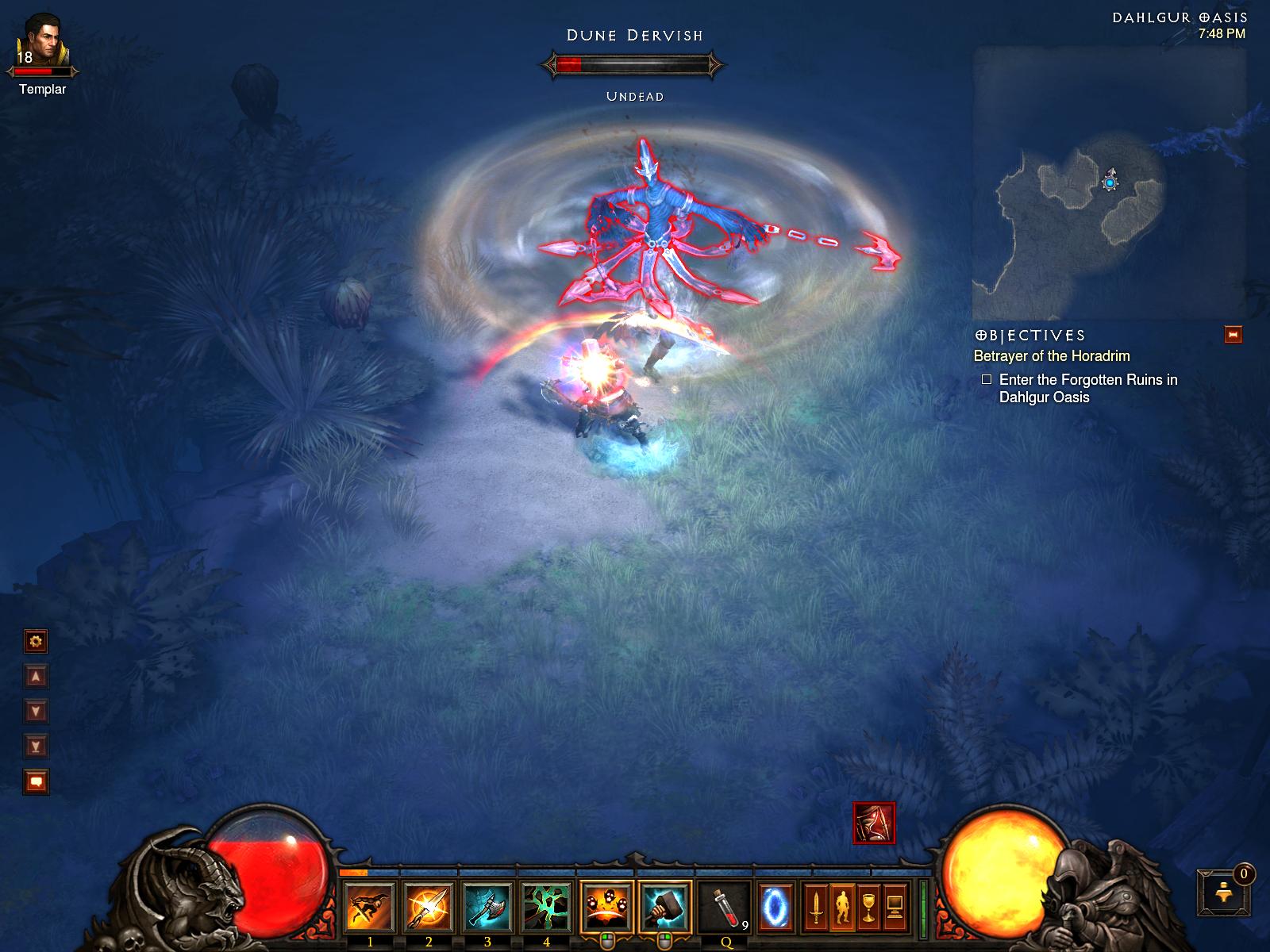
Task: Collapse the Objectives tracker with the red button
Action: pyautogui.click(x=1233, y=335)
